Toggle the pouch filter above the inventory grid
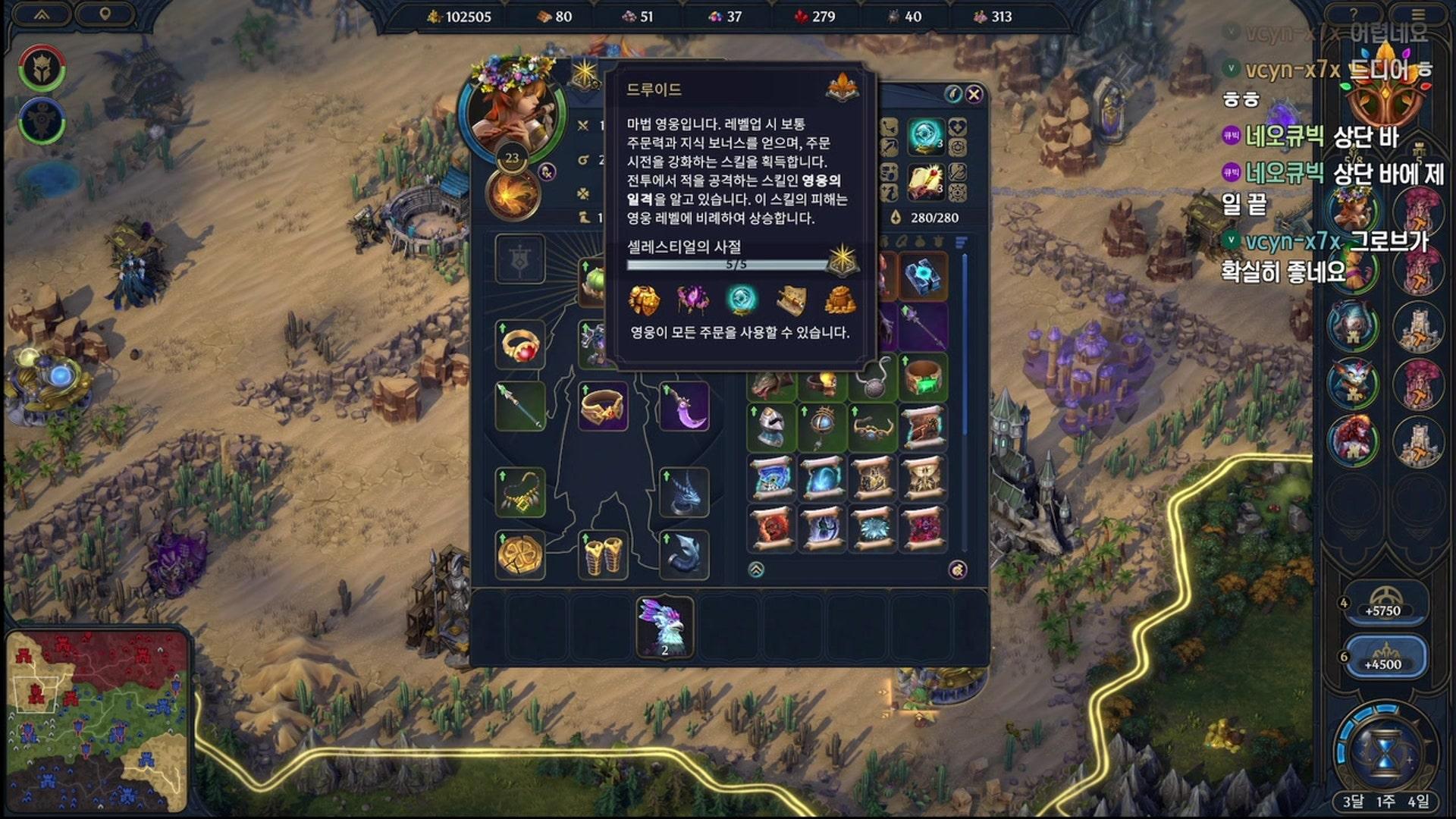This screenshot has width=1456, height=819. [920, 240]
